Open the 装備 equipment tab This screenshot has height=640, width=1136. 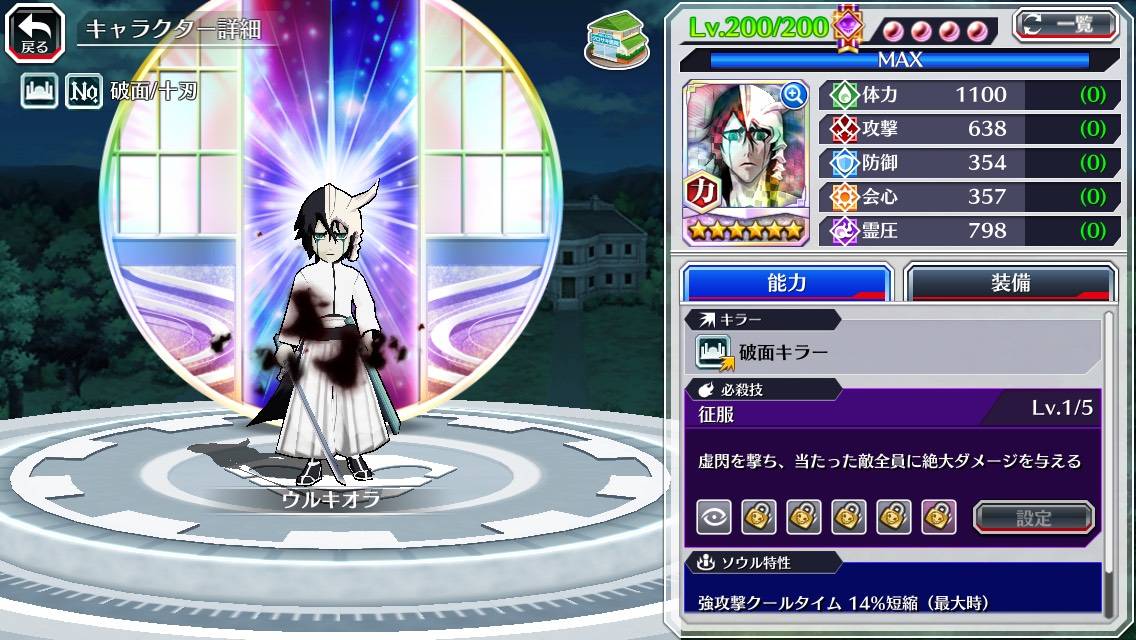pos(1010,283)
